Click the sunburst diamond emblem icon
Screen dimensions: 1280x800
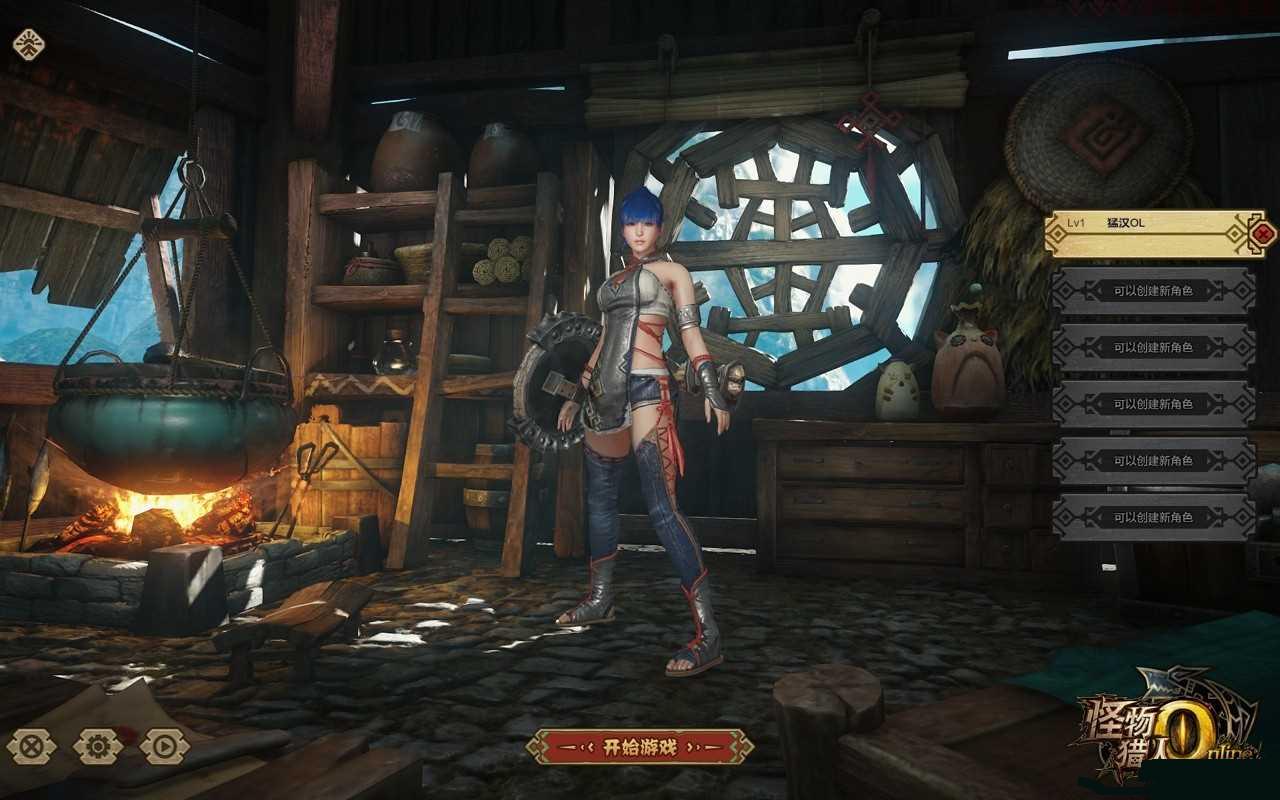click(x=28, y=44)
